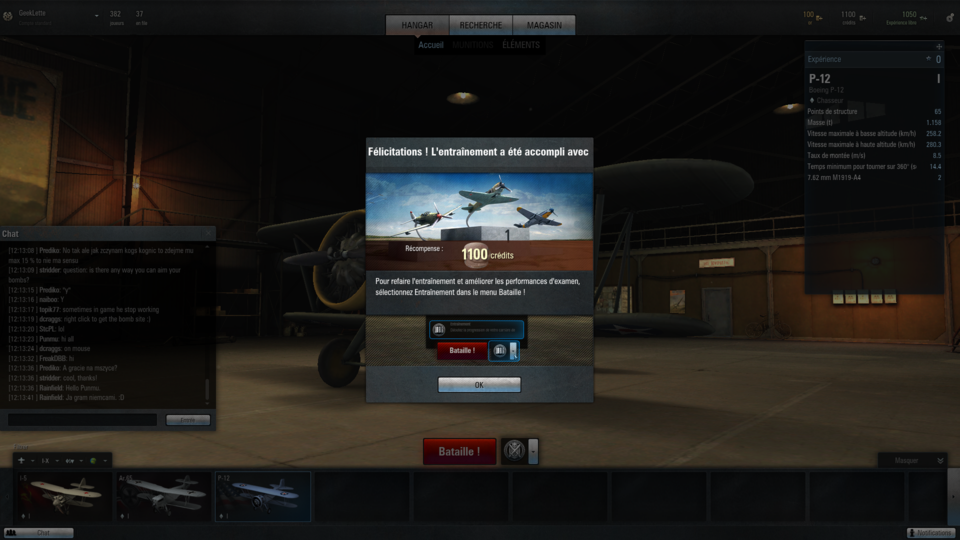Show the Munitions sub-tab

tap(472, 45)
